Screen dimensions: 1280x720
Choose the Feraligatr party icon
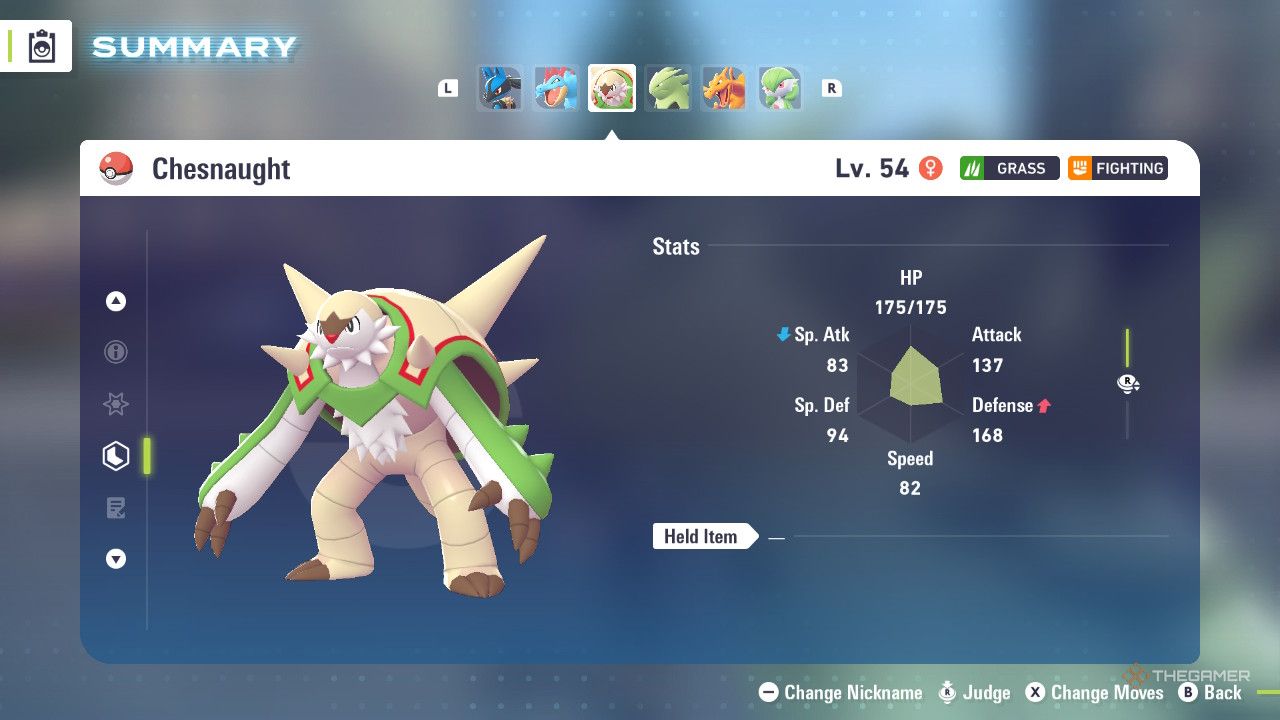pos(555,88)
